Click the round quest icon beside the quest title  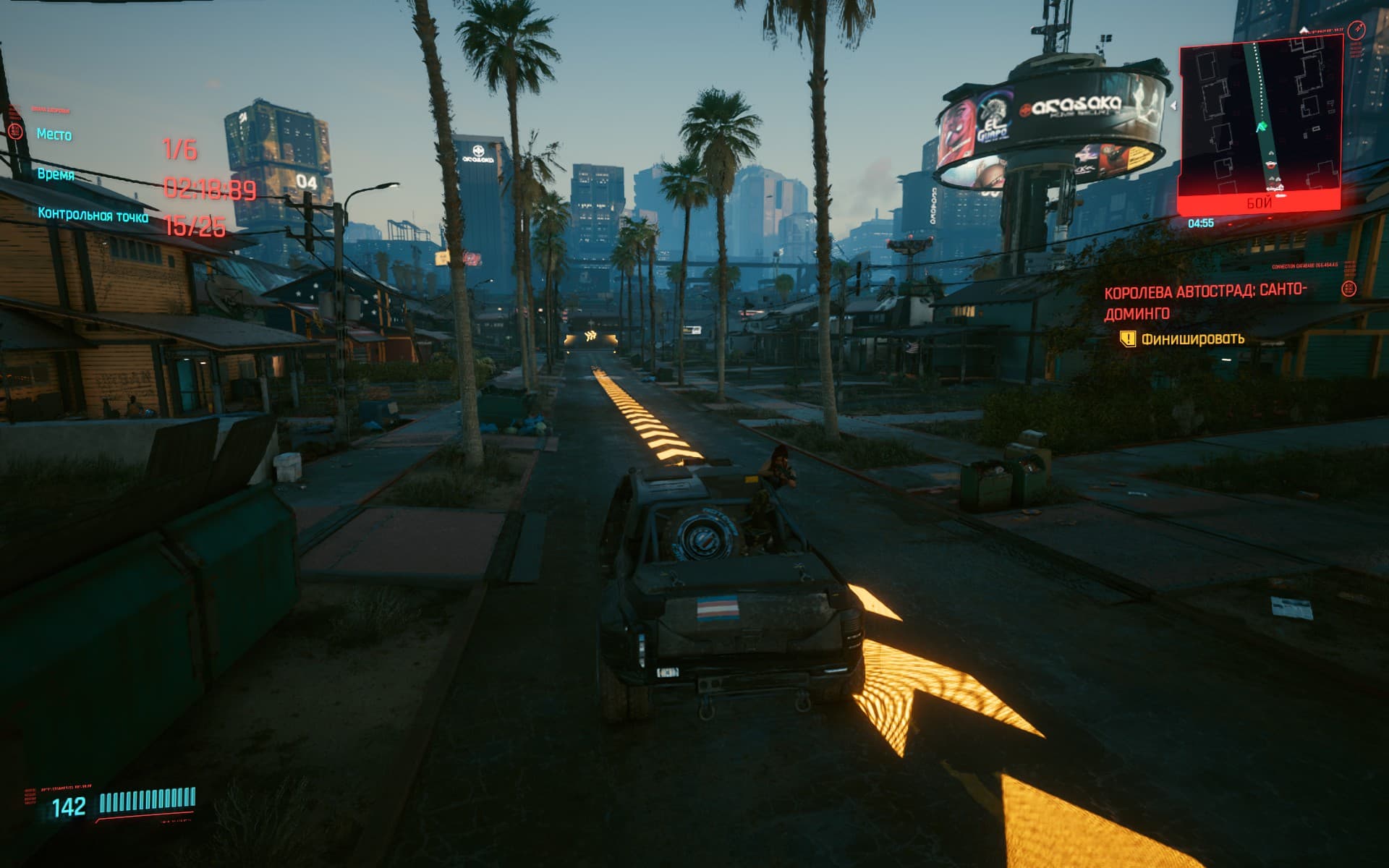coord(1348,289)
